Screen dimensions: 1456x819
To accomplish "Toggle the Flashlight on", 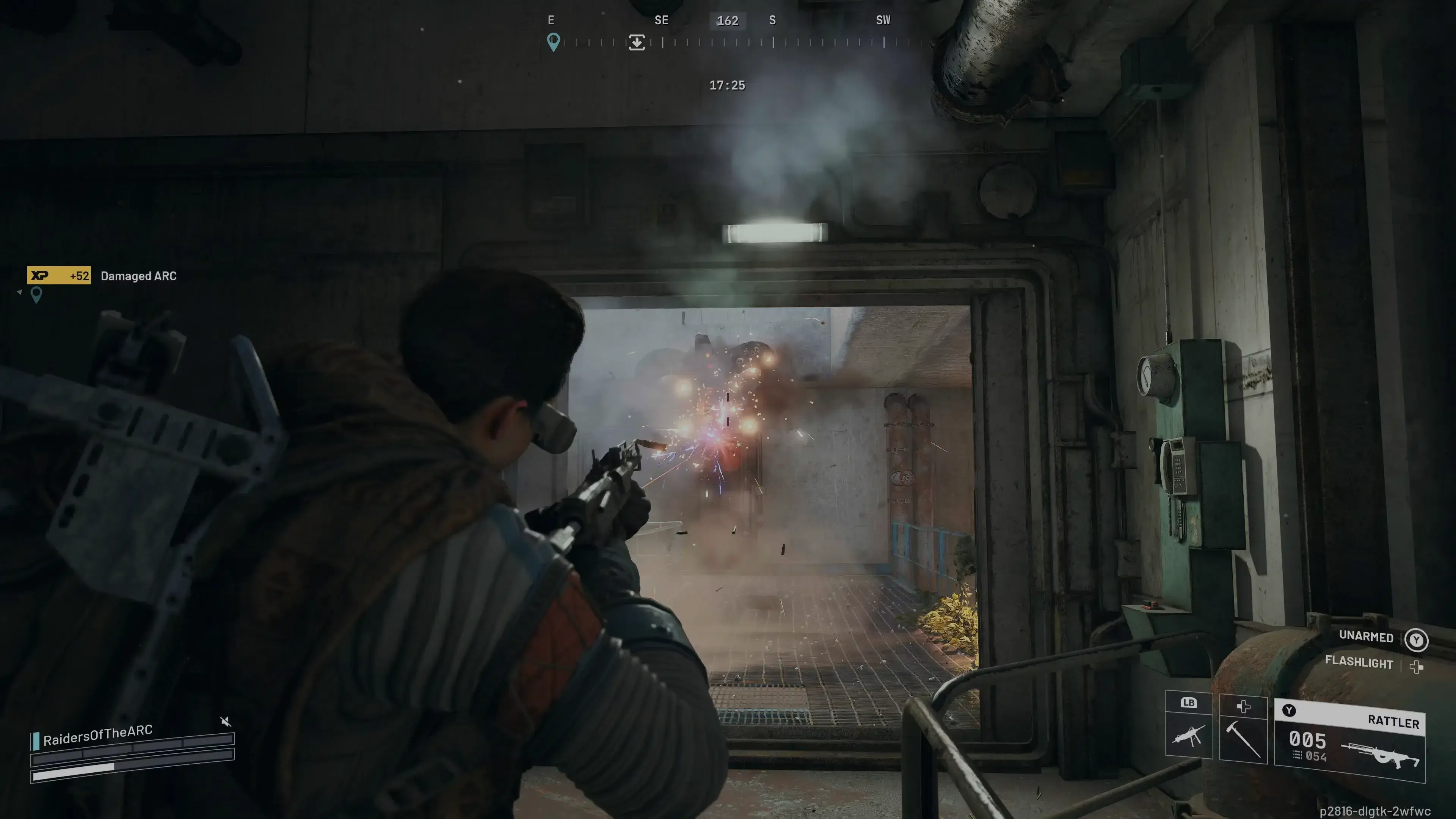I will (x=1359, y=662).
